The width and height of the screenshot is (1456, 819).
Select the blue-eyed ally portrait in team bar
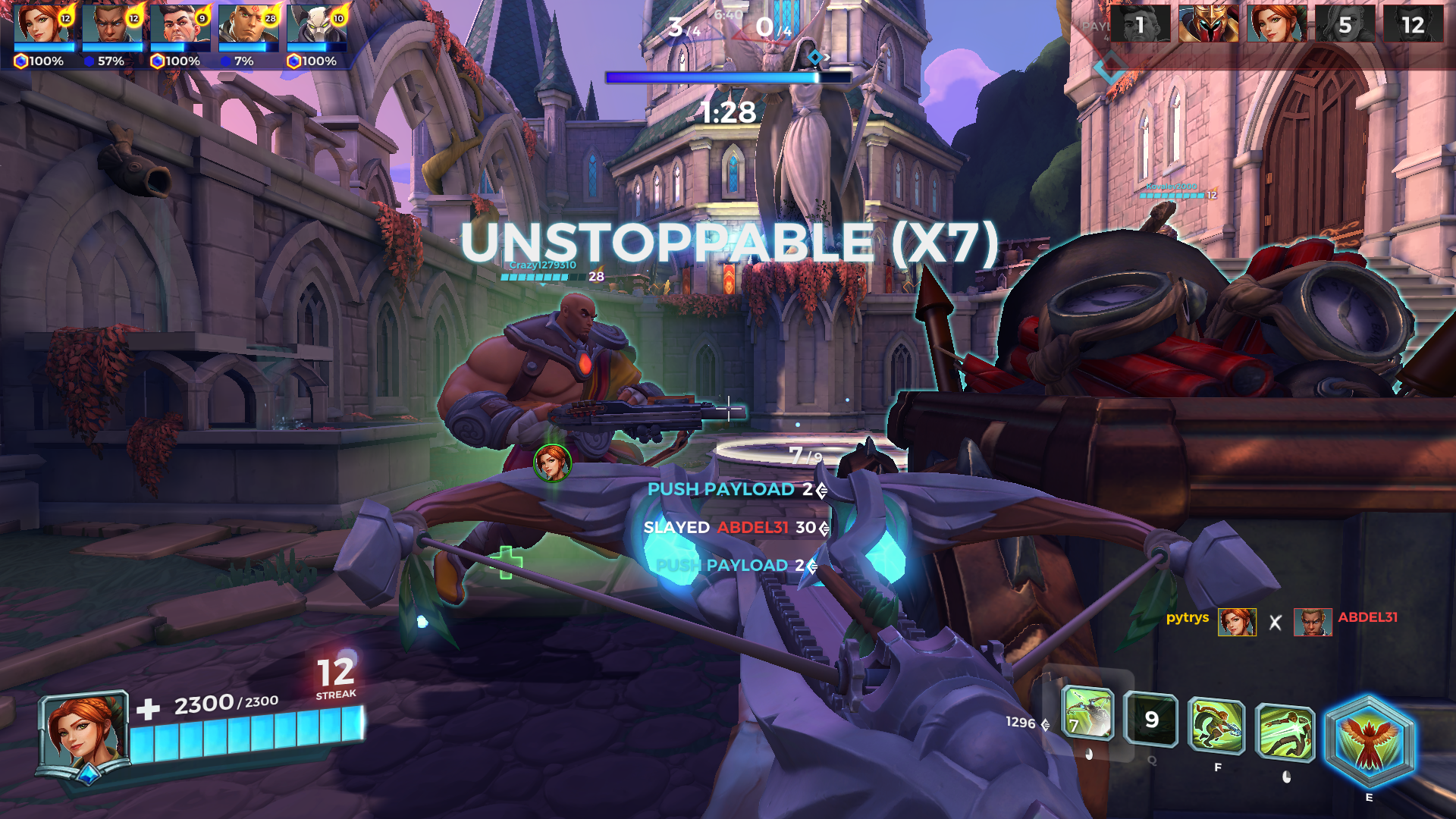(x=112, y=25)
